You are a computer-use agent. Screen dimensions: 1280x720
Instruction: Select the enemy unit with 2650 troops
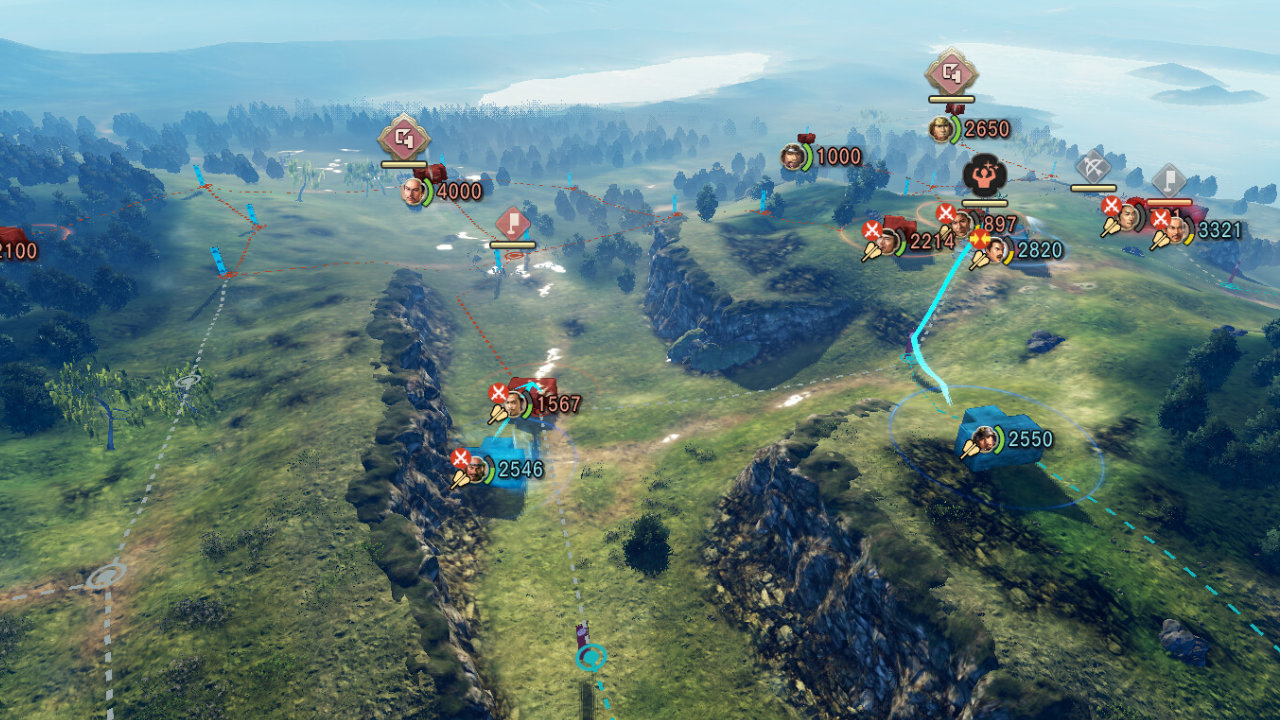coord(941,129)
